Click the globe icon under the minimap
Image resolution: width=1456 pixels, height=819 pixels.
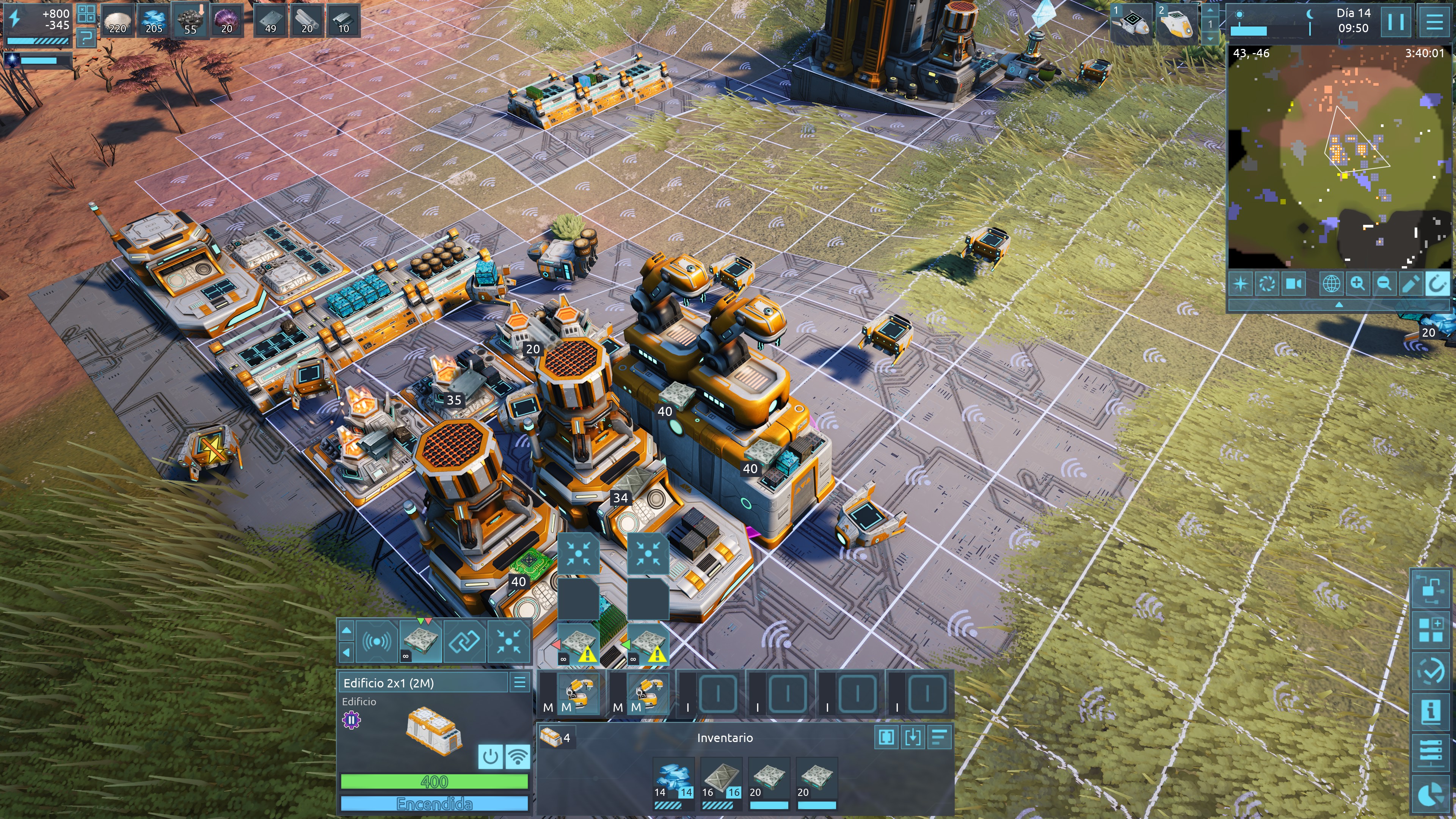[x=1331, y=283]
